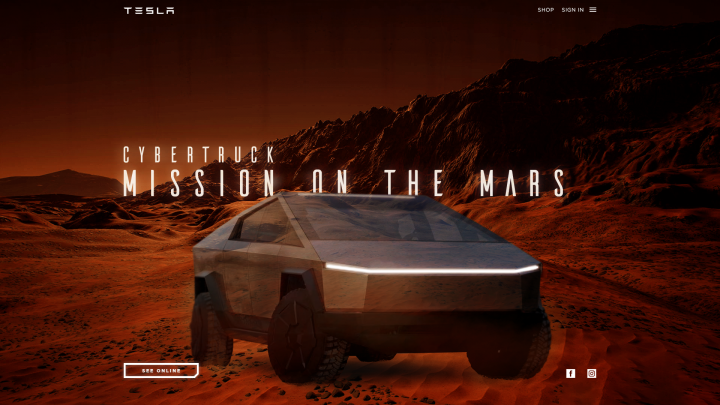This screenshot has width=720, height=405.
Task: Select the Sign In link
Action: 572,10
